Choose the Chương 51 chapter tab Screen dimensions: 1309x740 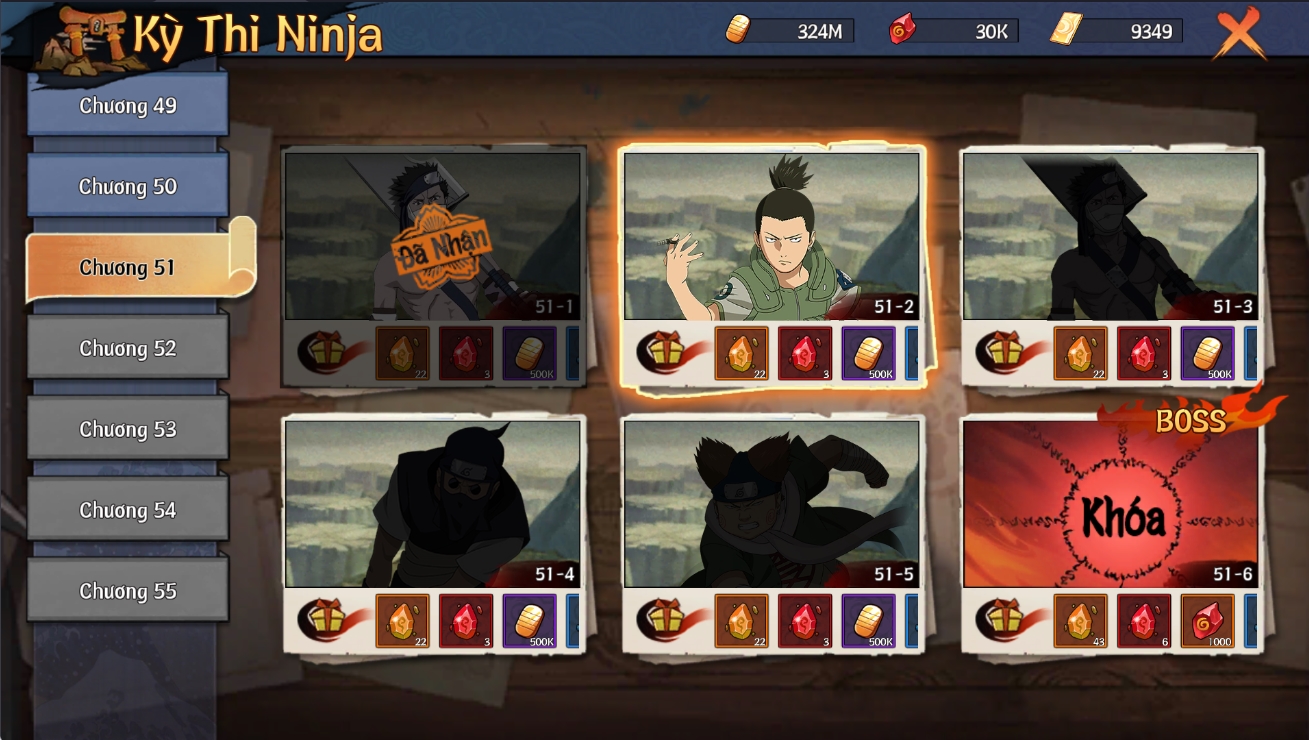point(128,267)
